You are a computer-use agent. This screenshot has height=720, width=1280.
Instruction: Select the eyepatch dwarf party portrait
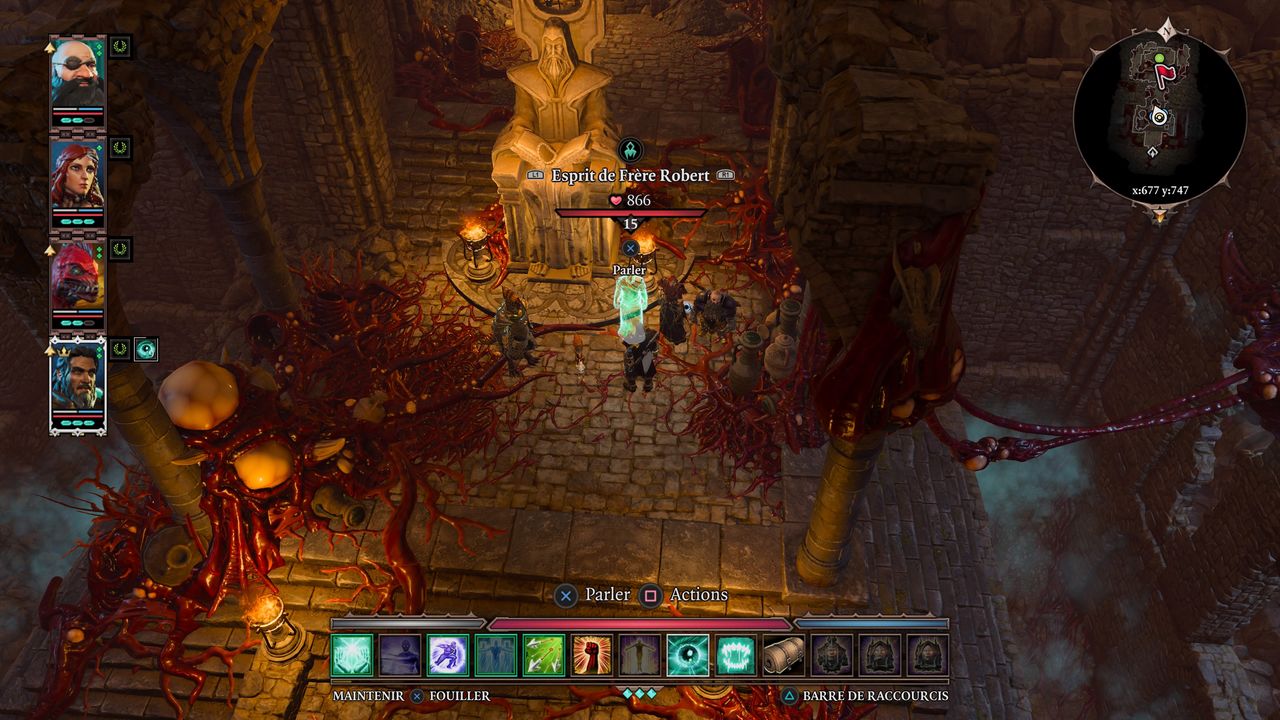coord(77,72)
